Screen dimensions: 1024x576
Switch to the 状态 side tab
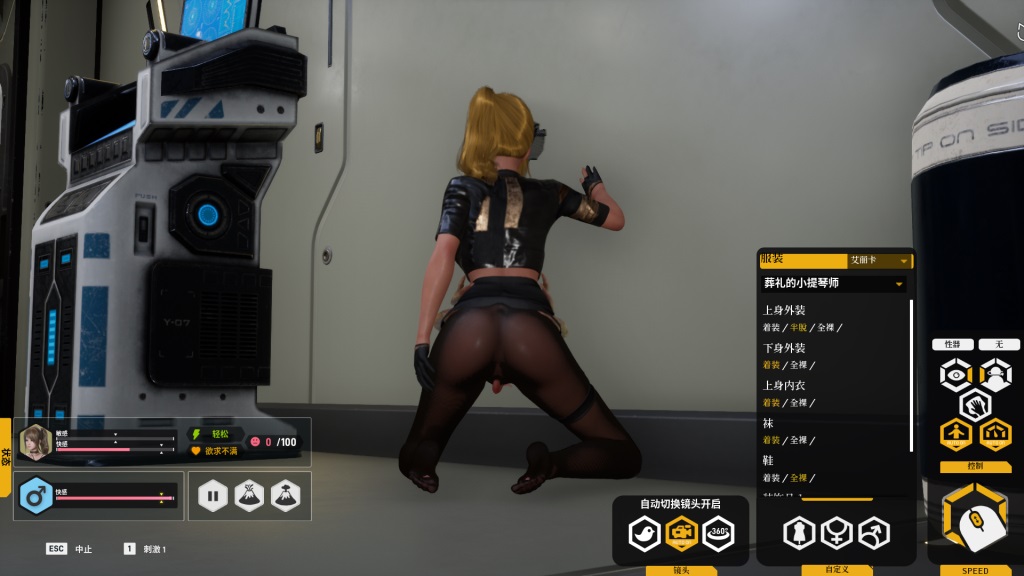point(6,456)
